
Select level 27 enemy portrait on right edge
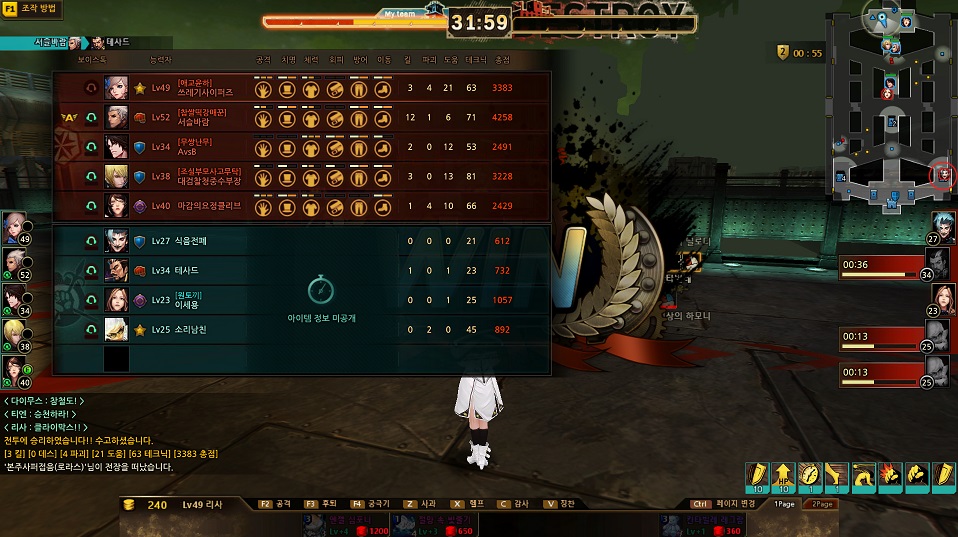click(x=943, y=225)
